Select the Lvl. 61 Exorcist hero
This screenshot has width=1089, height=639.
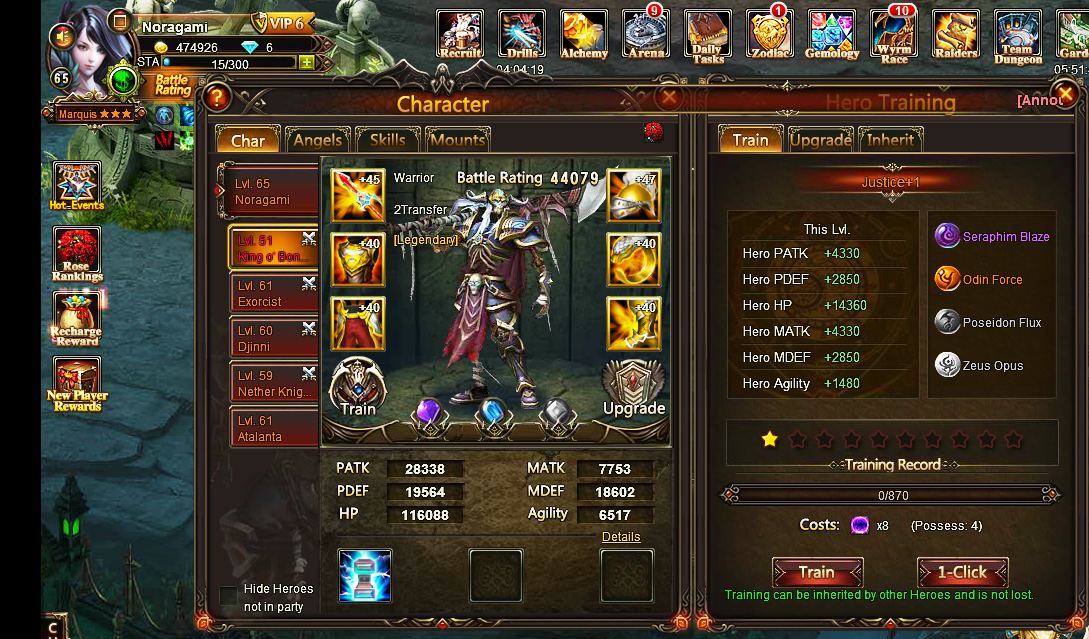point(267,294)
